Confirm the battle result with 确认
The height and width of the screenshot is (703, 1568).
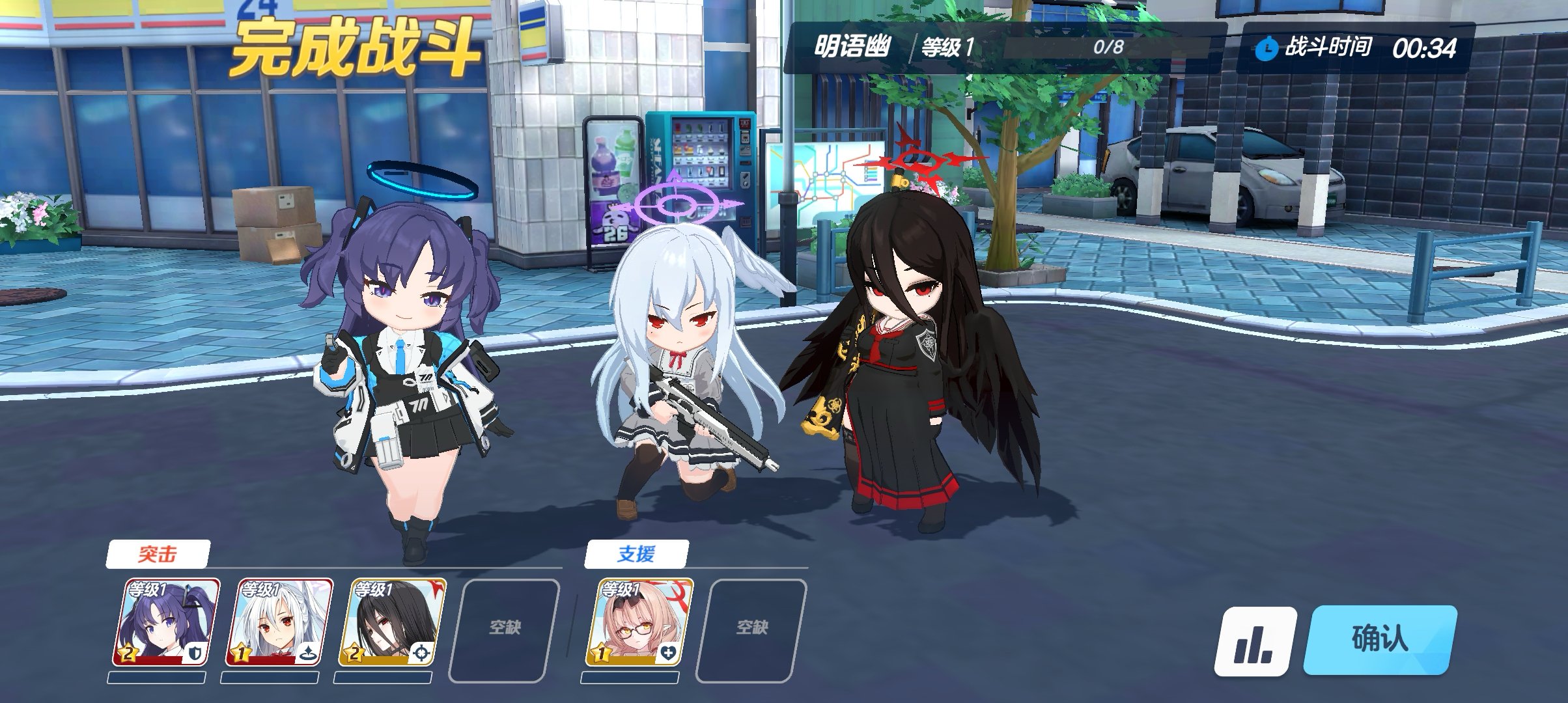pyautogui.click(x=1379, y=640)
